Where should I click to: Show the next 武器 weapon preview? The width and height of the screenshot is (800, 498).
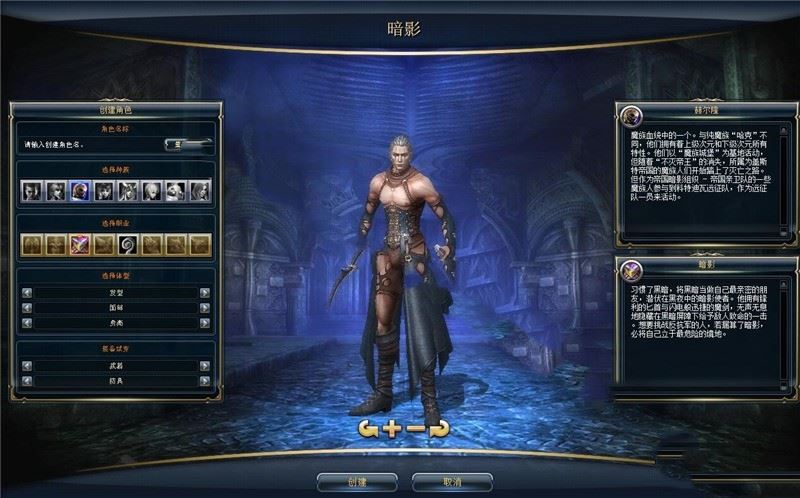pos(205,366)
